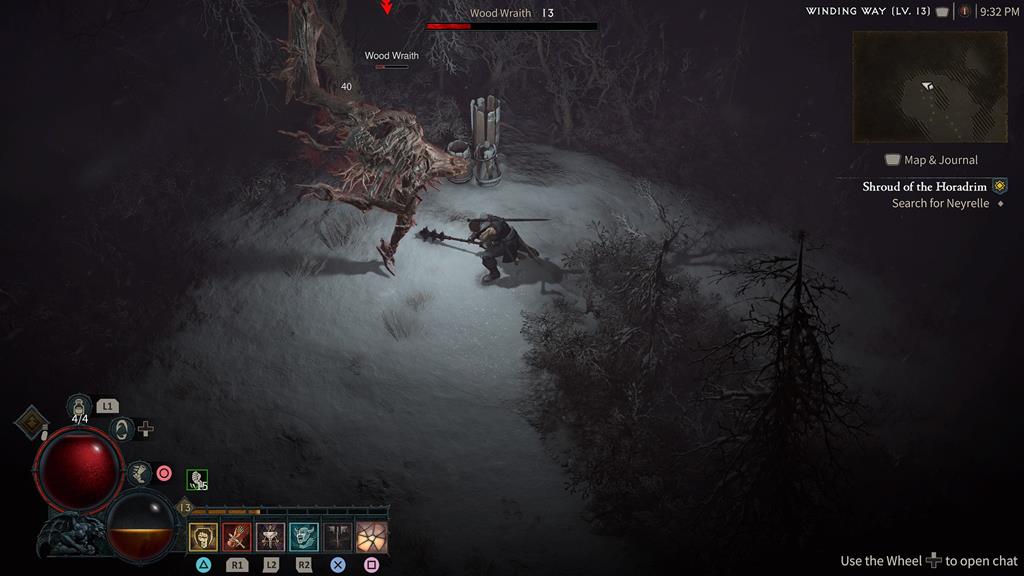The image size is (1024, 576).
Task: Open the town portal swirl icon
Action: pyautogui.click(x=122, y=429)
